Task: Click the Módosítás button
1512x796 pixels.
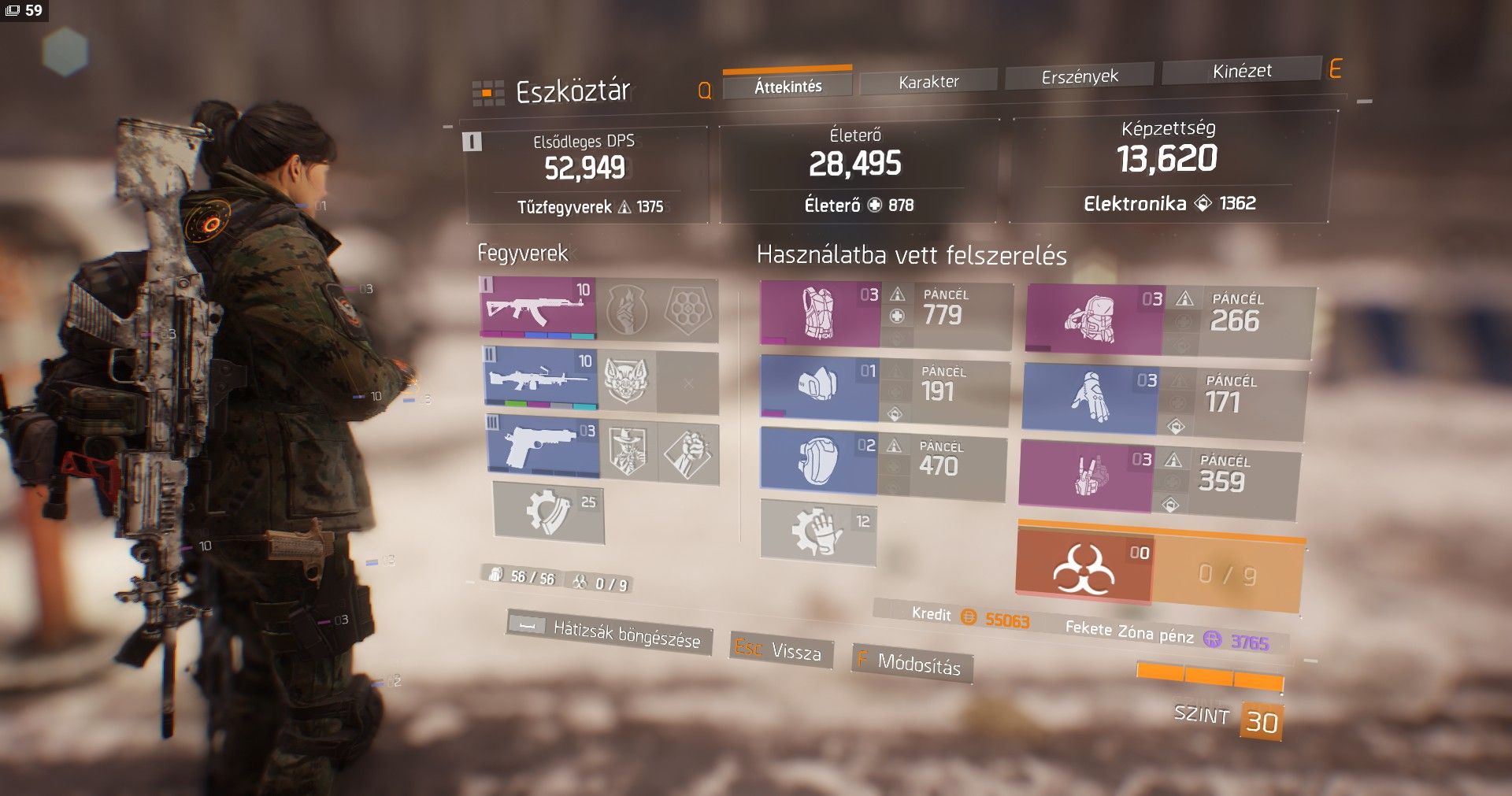Action: (911, 663)
